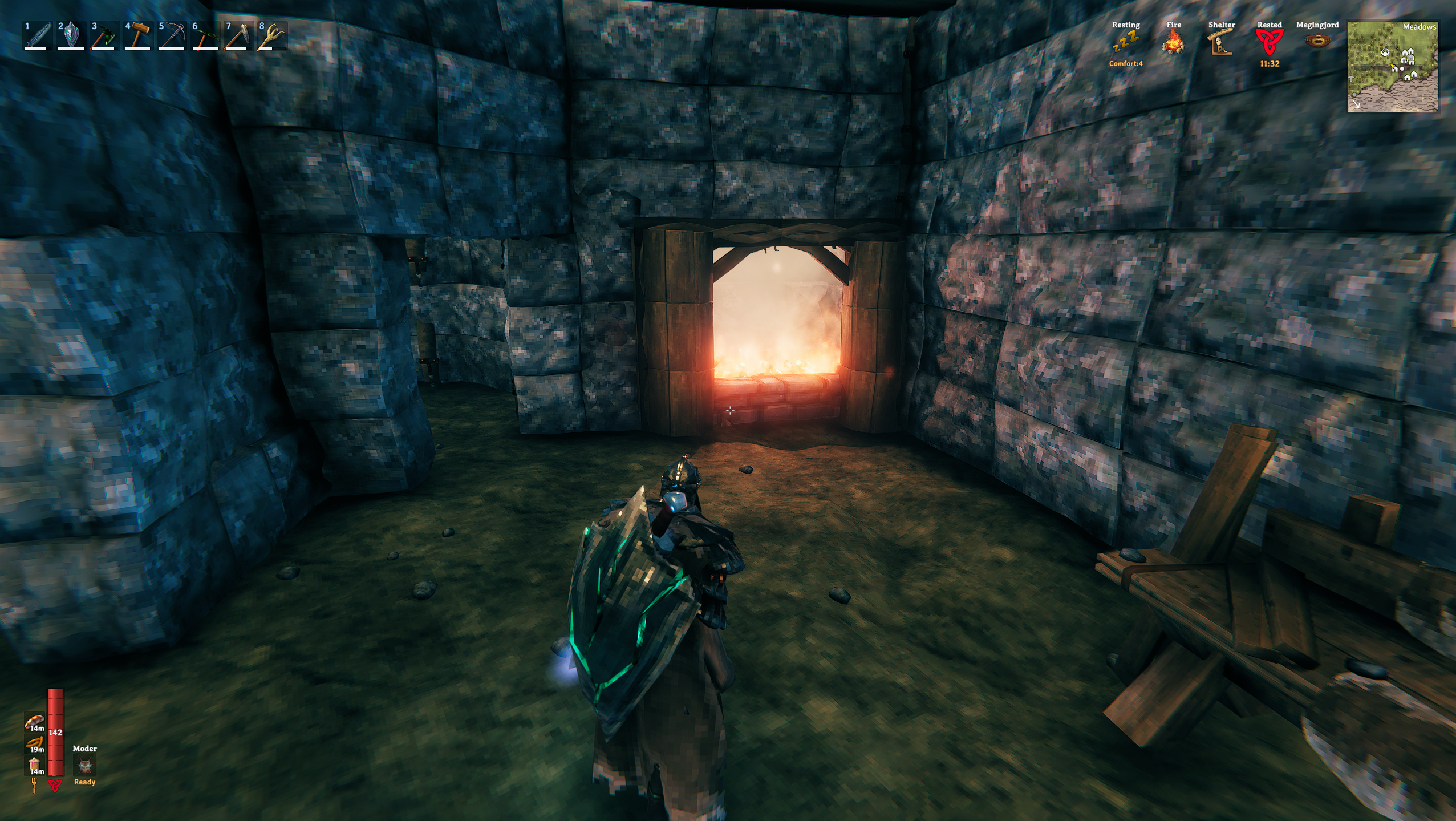Viewport: 1456px width, 821px height.
Task: Click the Fire campfire status icon
Action: (1173, 42)
